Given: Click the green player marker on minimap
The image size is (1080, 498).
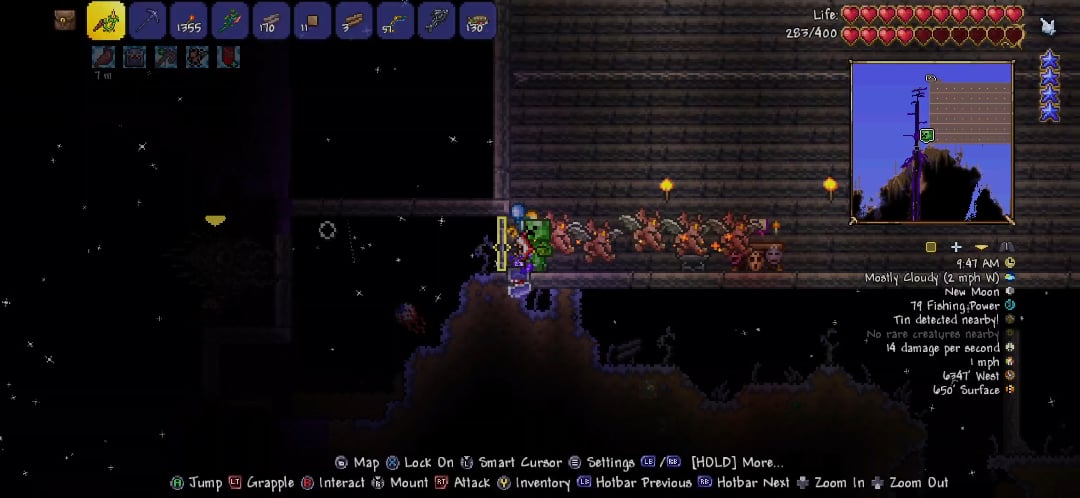Looking at the screenshot, I should coord(927,135).
